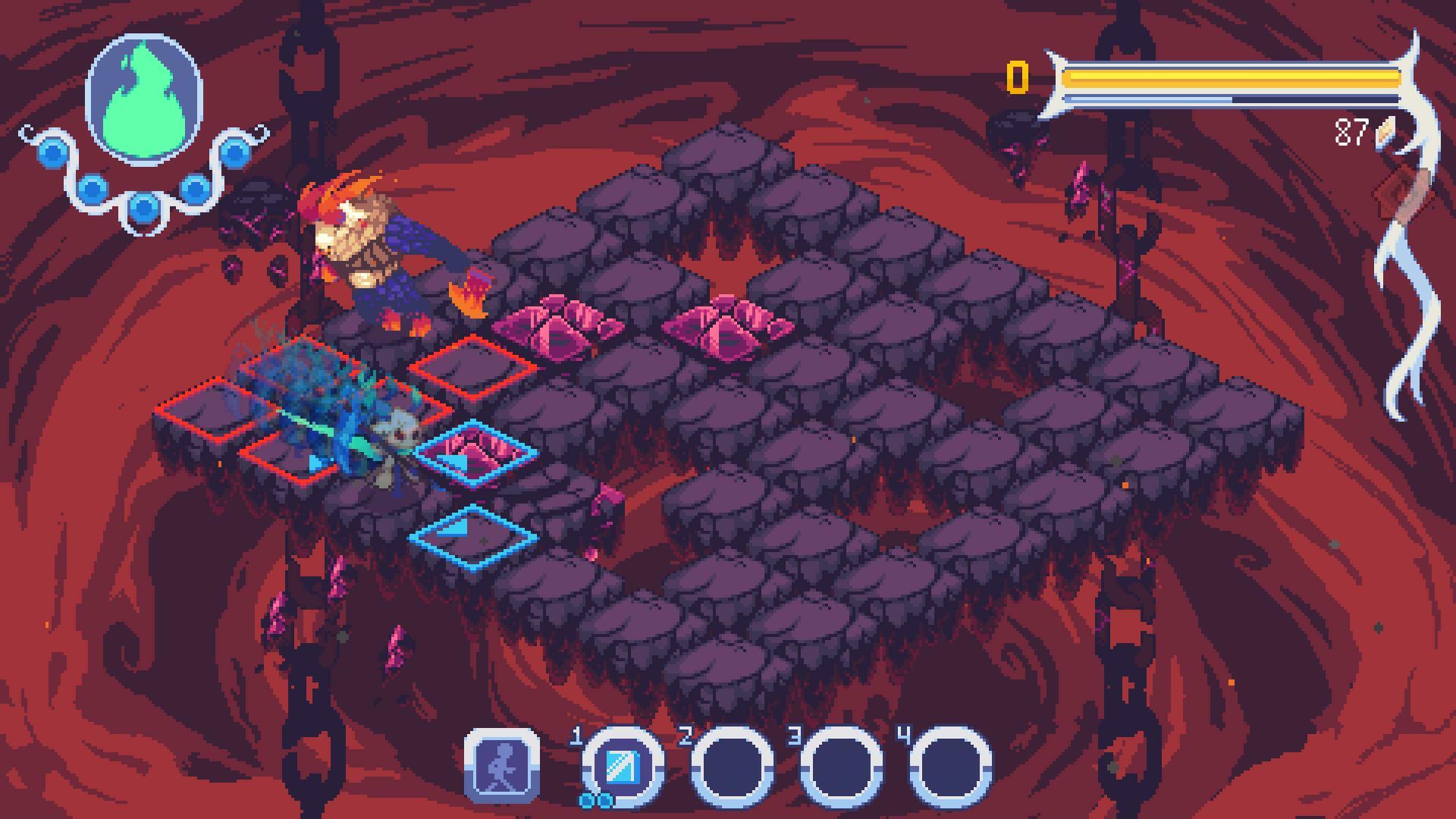Viewport: 1456px width, 819px height.
Task: Click the gold counter showing 0
Action: 1016,76
